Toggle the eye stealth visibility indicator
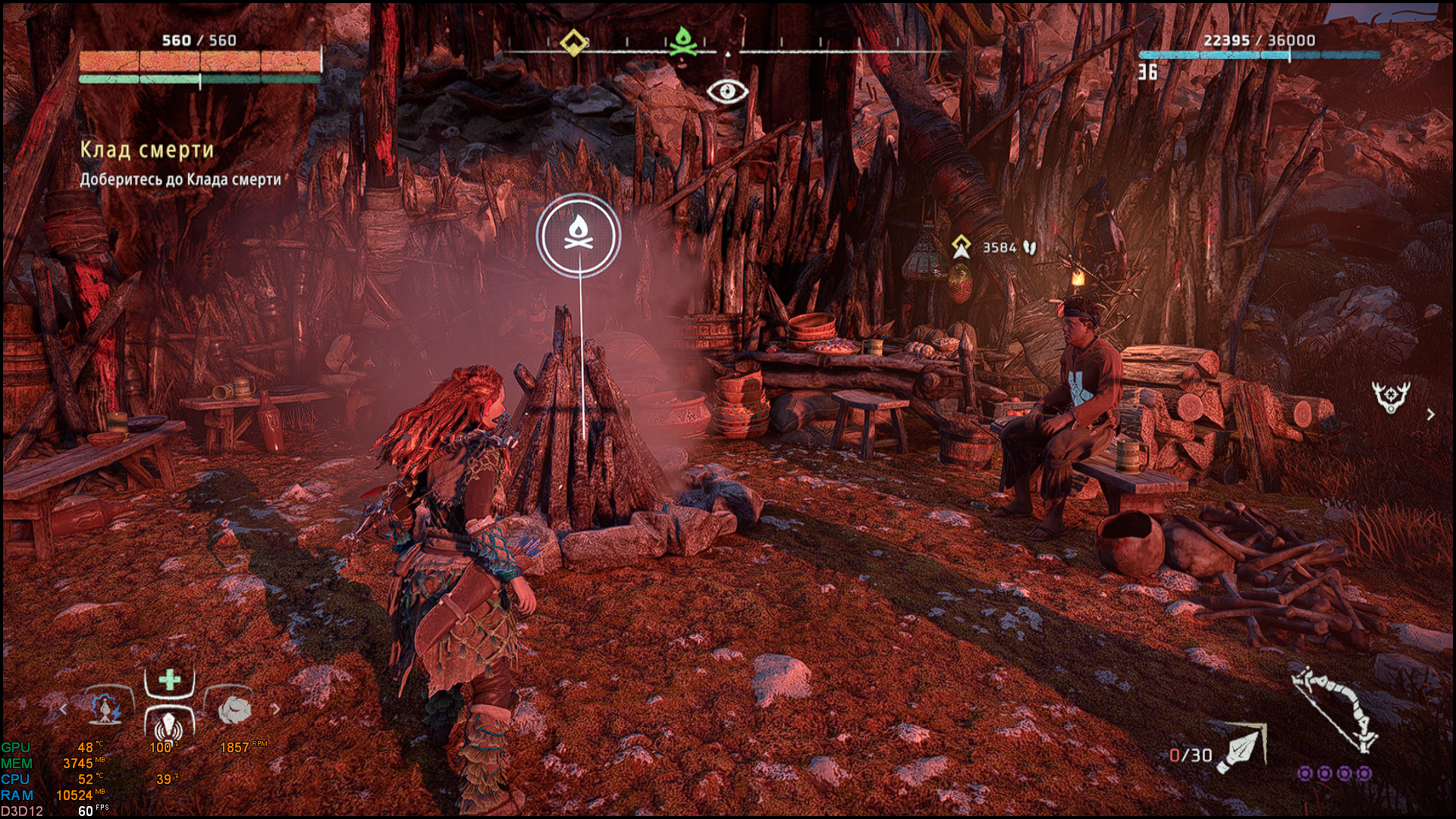Viewport: 1456px width, 819px height. coord(727,92)
